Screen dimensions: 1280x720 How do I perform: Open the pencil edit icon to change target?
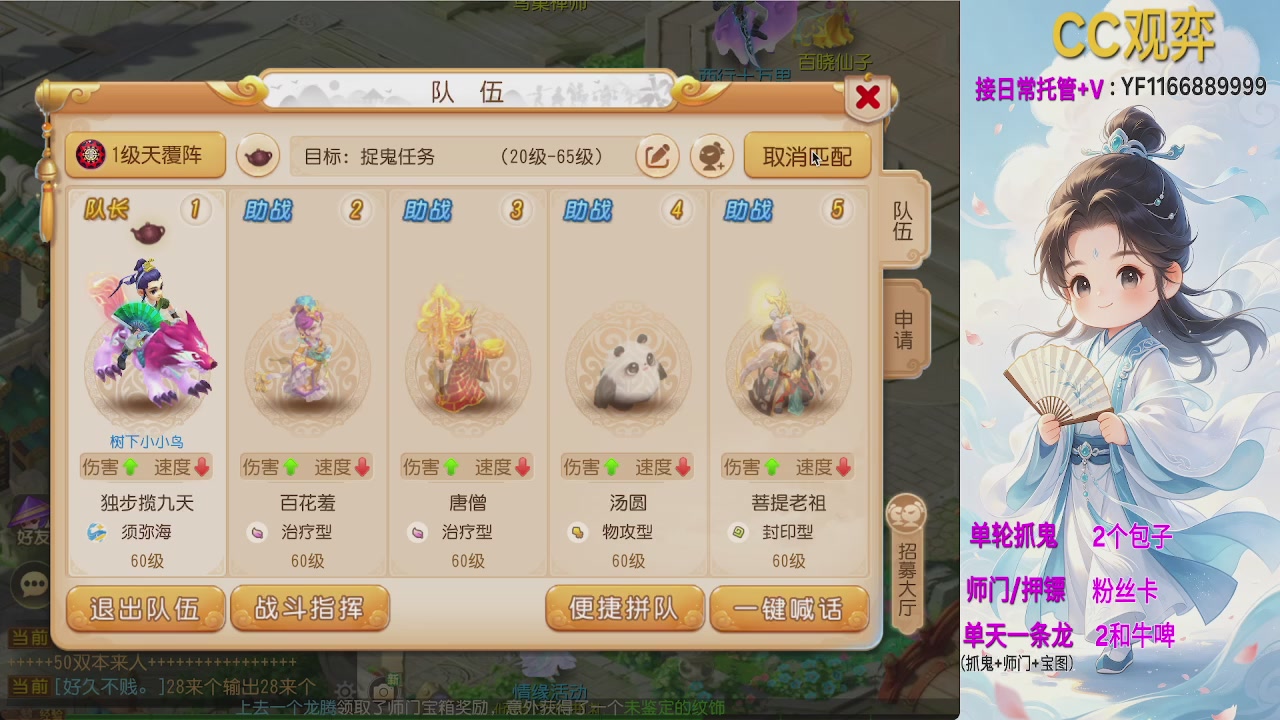657,156
